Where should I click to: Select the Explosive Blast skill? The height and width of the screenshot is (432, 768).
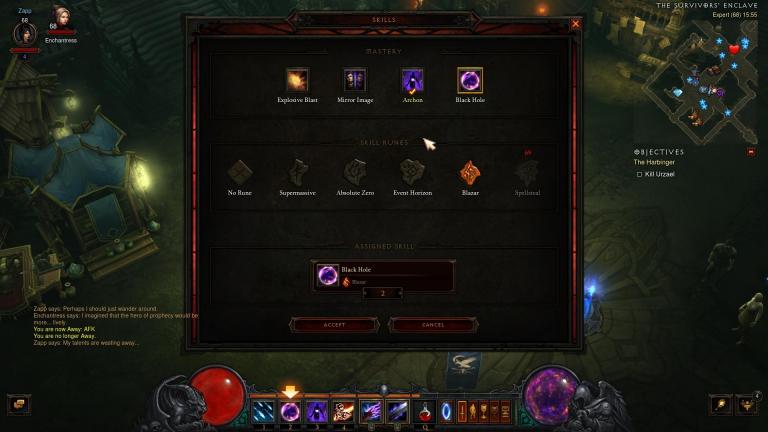tap(297, 81)
